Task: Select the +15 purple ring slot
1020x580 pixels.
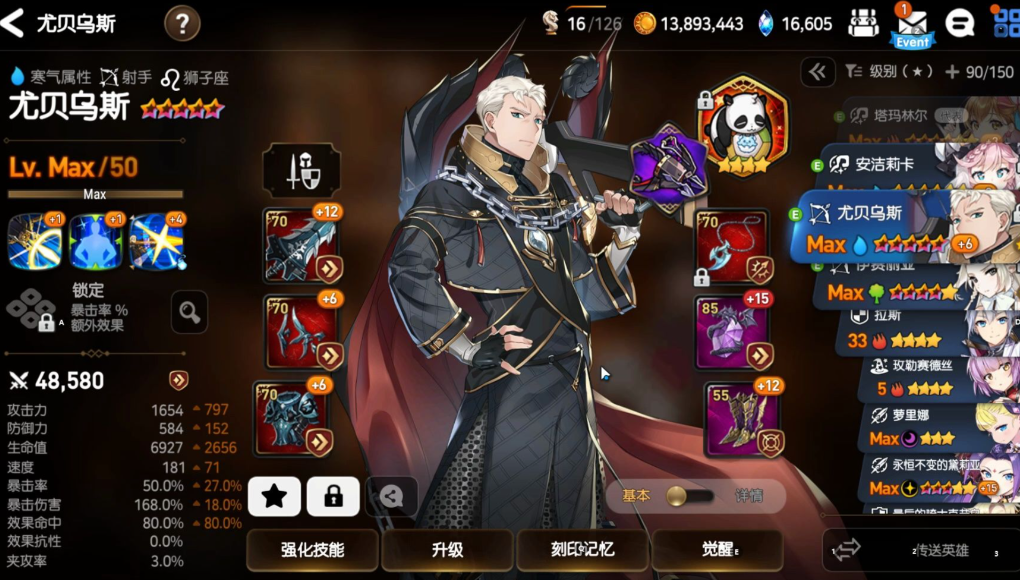Action: [x=732, y=331]
